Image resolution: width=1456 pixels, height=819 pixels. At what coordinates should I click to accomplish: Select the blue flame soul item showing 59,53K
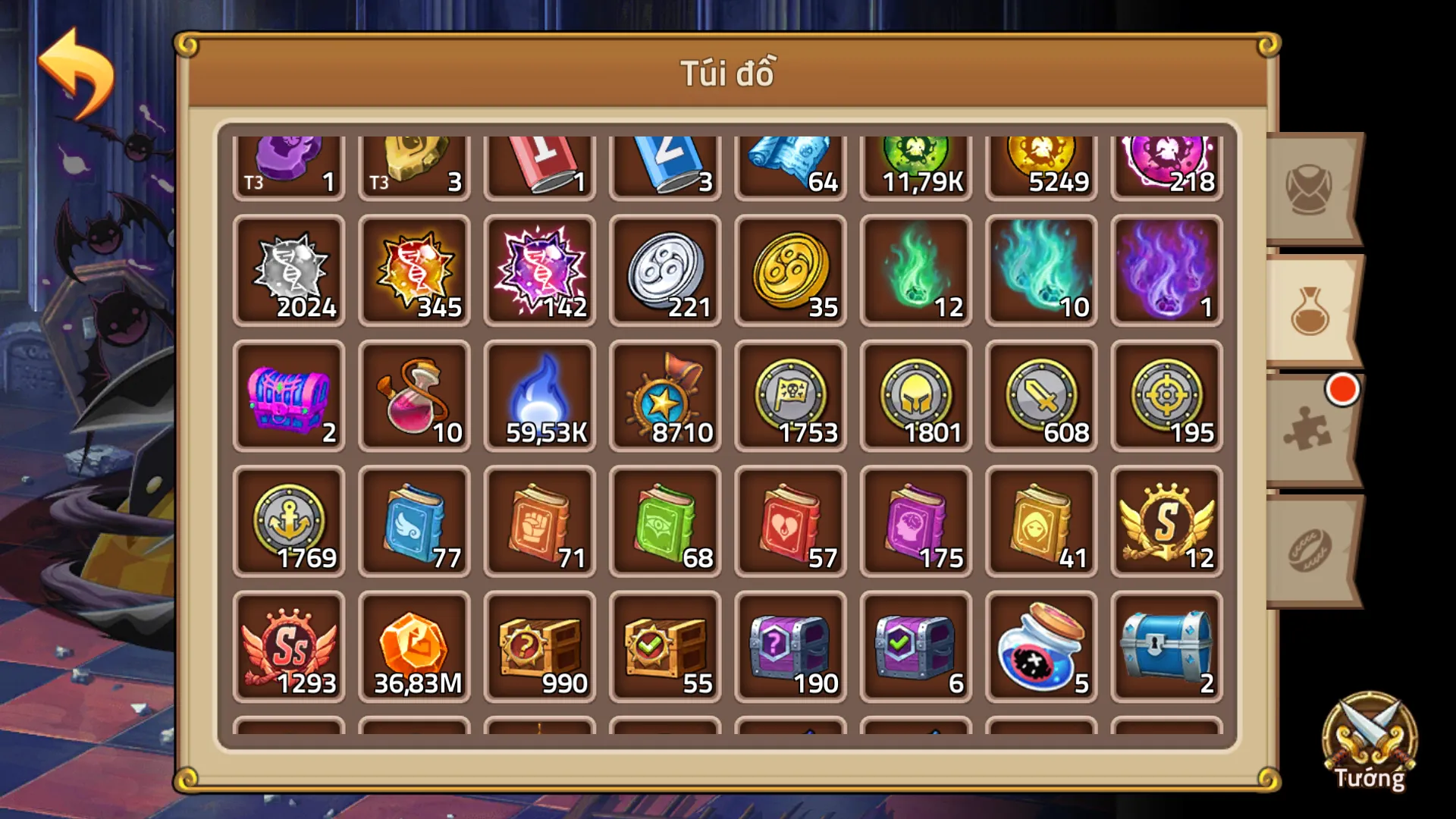539,397
